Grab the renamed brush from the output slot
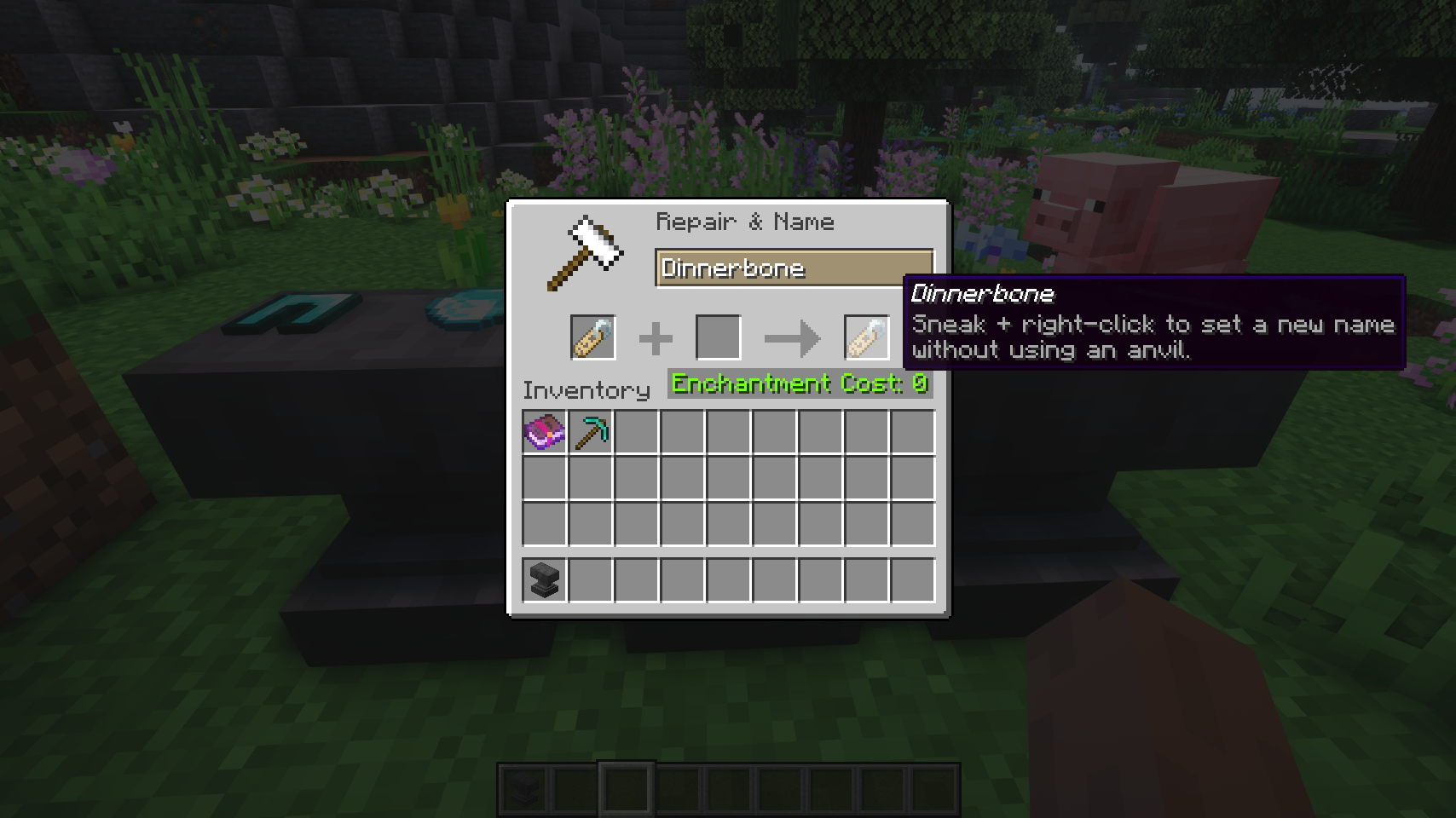1456x818 pixels. tap(865, 337)
